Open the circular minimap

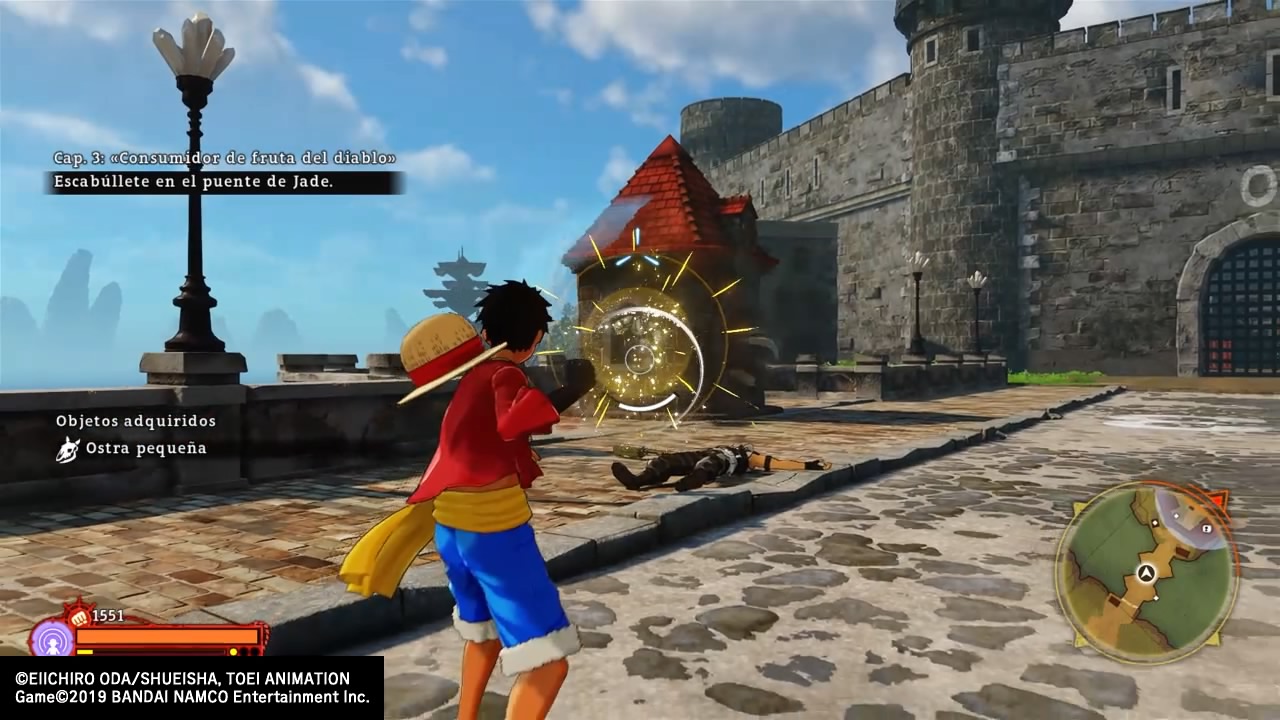point(1146,572)
